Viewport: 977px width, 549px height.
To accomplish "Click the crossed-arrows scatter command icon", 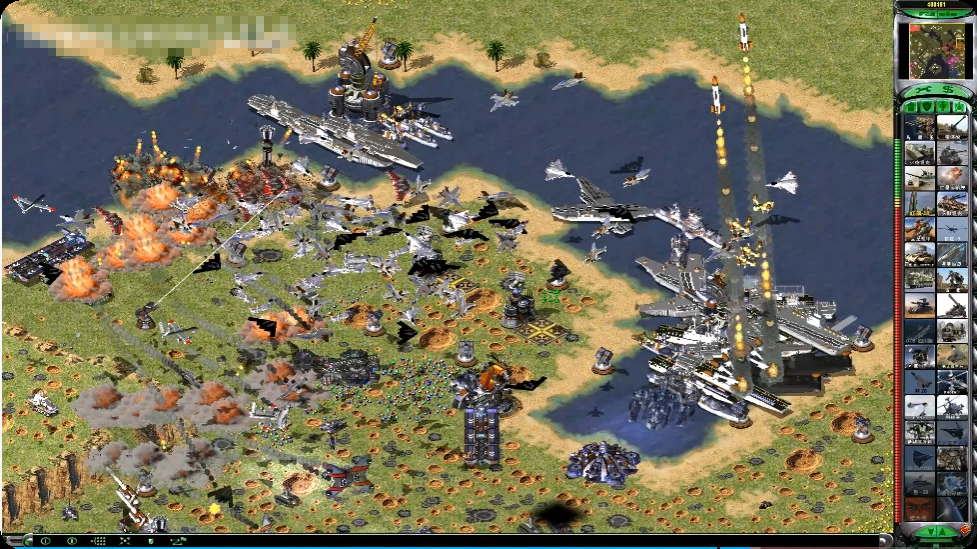I will pyautogui.click(x=126, y=541).
